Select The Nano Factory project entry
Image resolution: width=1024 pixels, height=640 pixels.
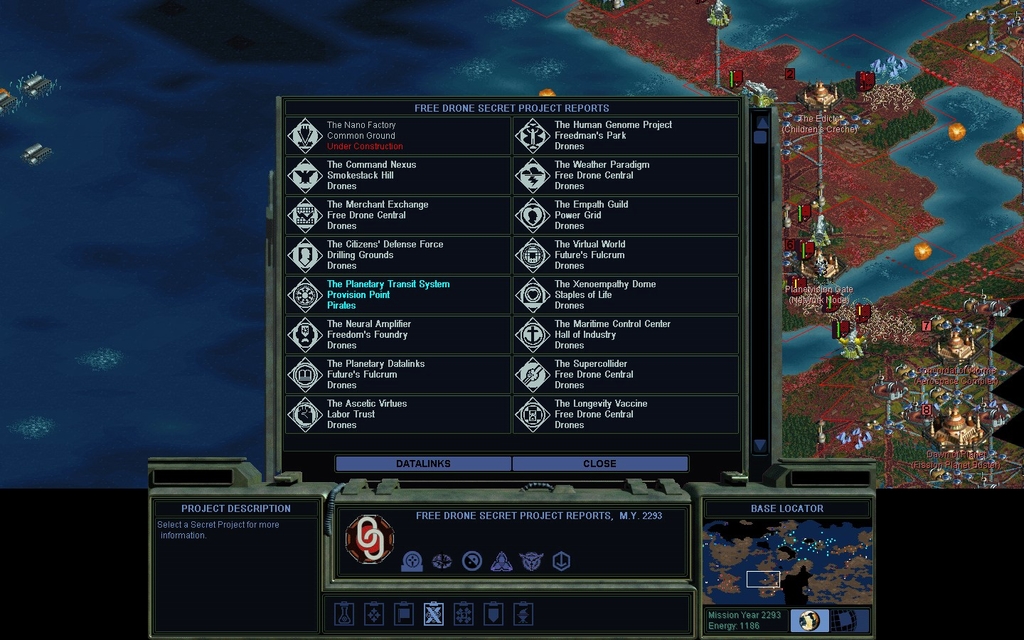click(x=398, y=136)
